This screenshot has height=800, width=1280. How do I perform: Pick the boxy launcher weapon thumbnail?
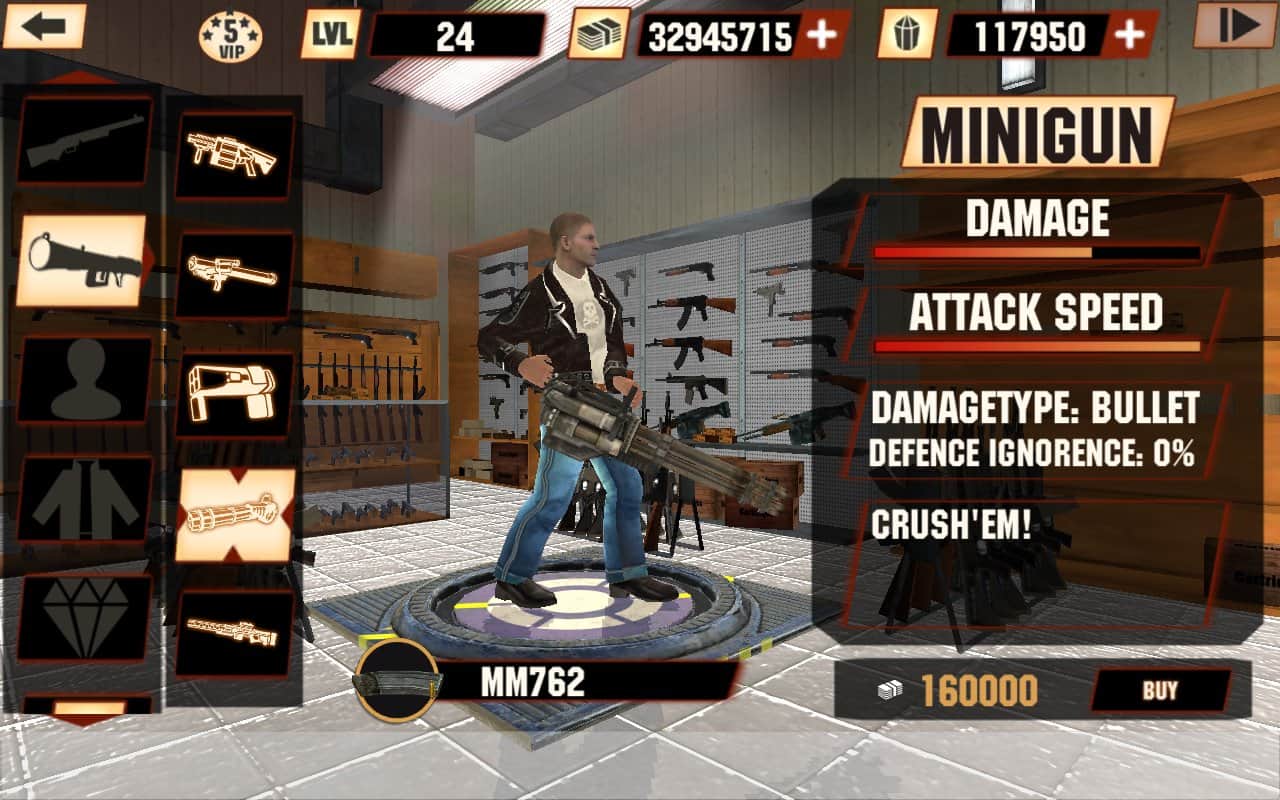234,395
